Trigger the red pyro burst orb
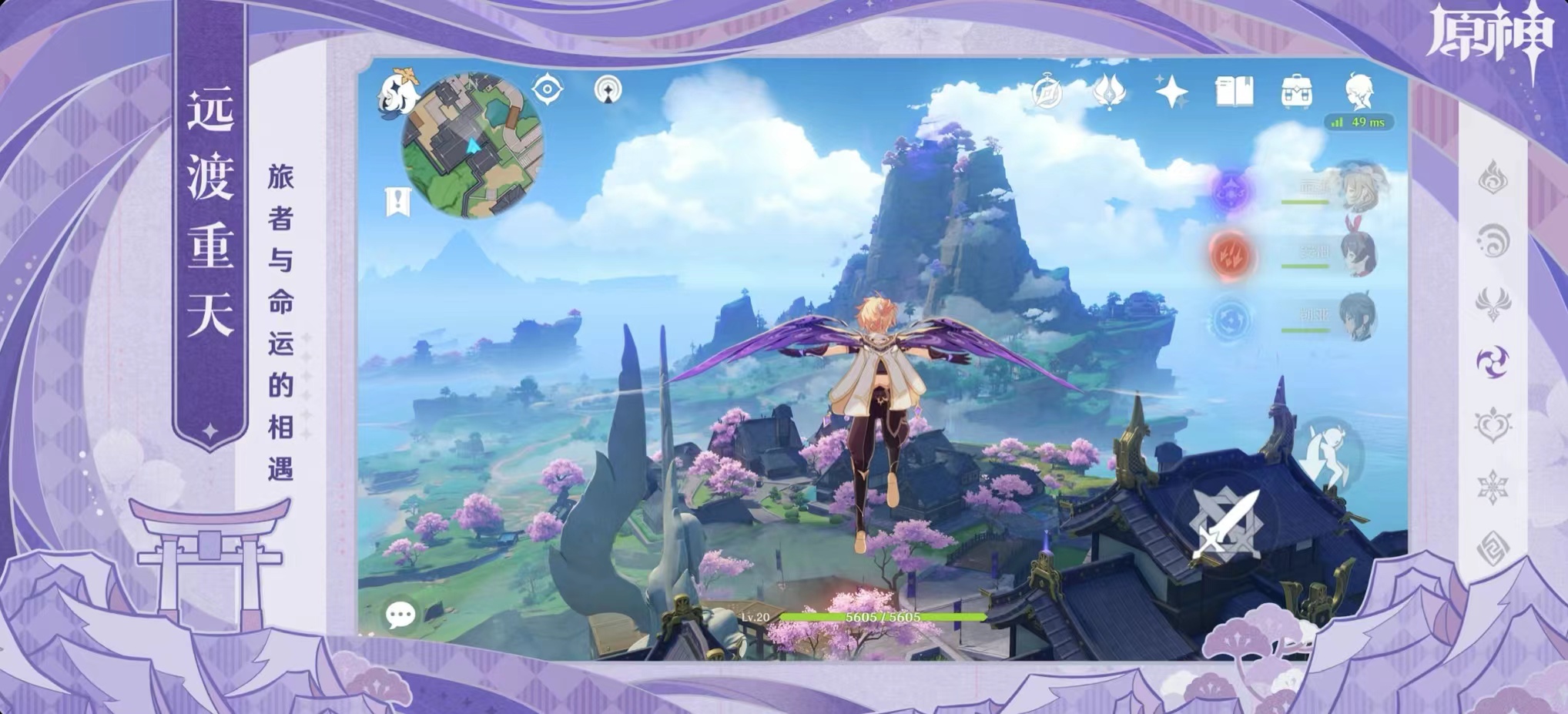This screenshot has height=714, width=1568. click(1231, 255)
